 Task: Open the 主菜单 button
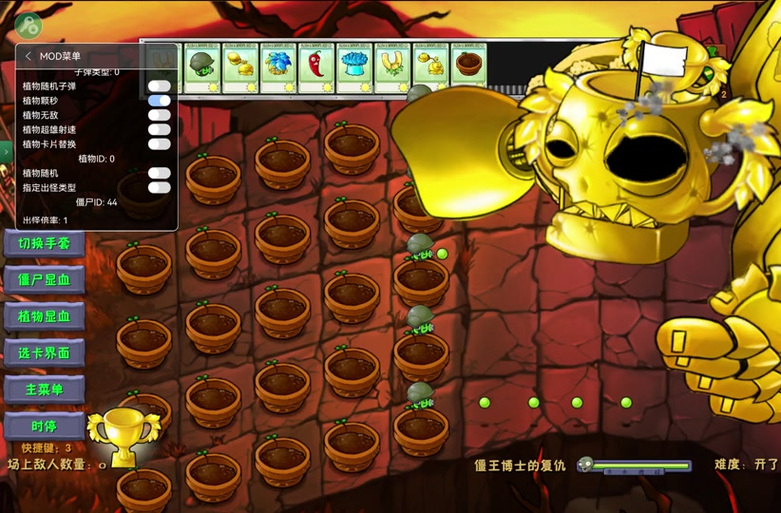[44, 389]
